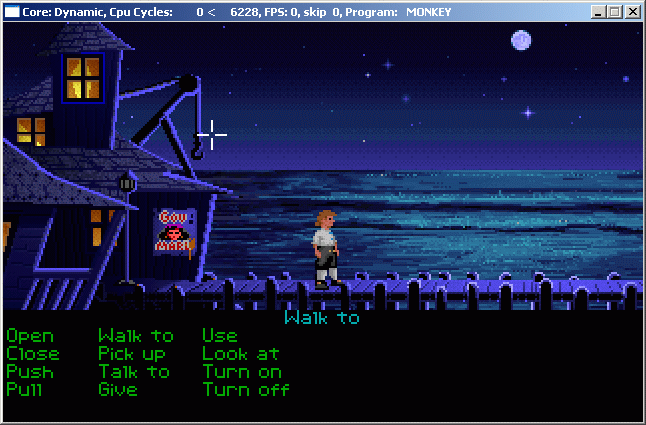Select the Pick up verb

[x=132, y=354]
